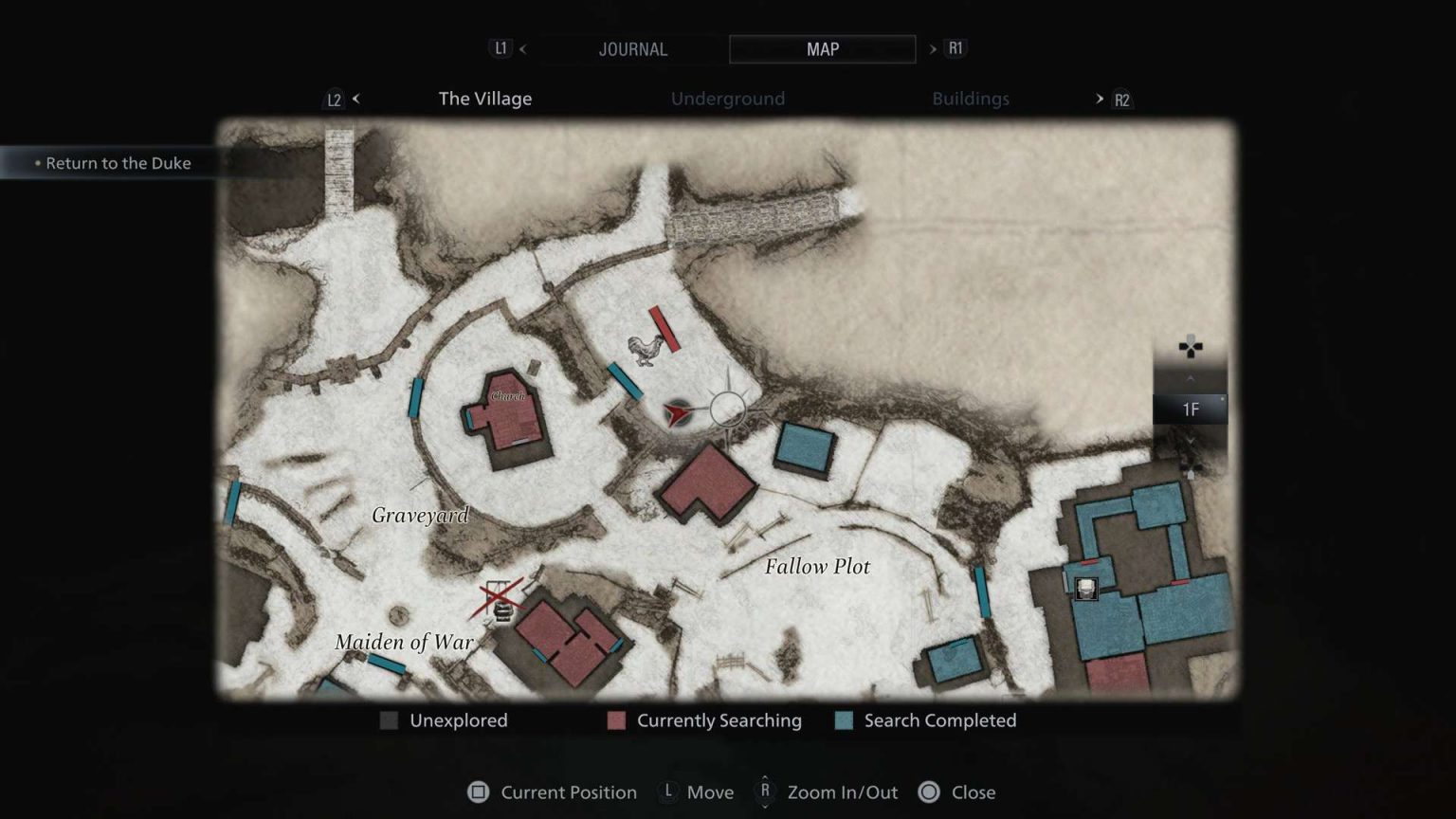Click the left arrow beside The Village
The image size is (1456, 819).
pos(356,99)
